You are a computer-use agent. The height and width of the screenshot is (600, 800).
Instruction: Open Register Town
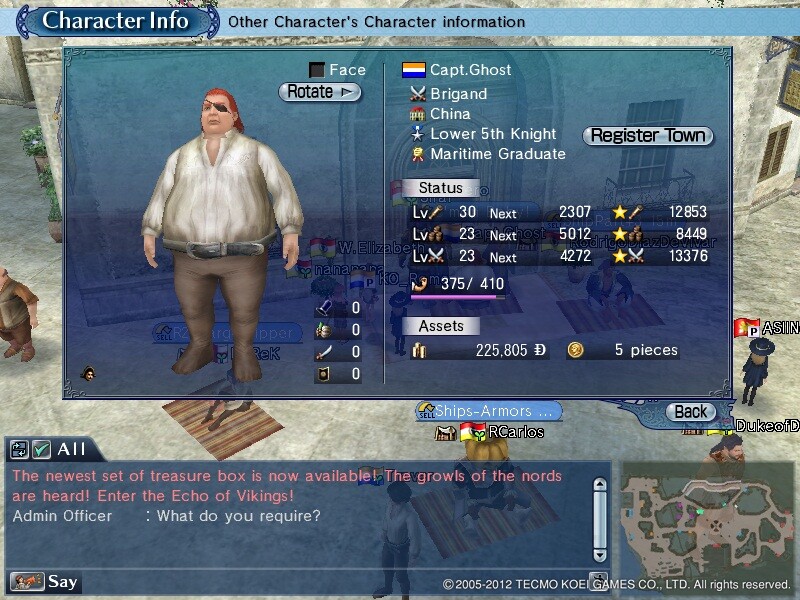(648, 135)
